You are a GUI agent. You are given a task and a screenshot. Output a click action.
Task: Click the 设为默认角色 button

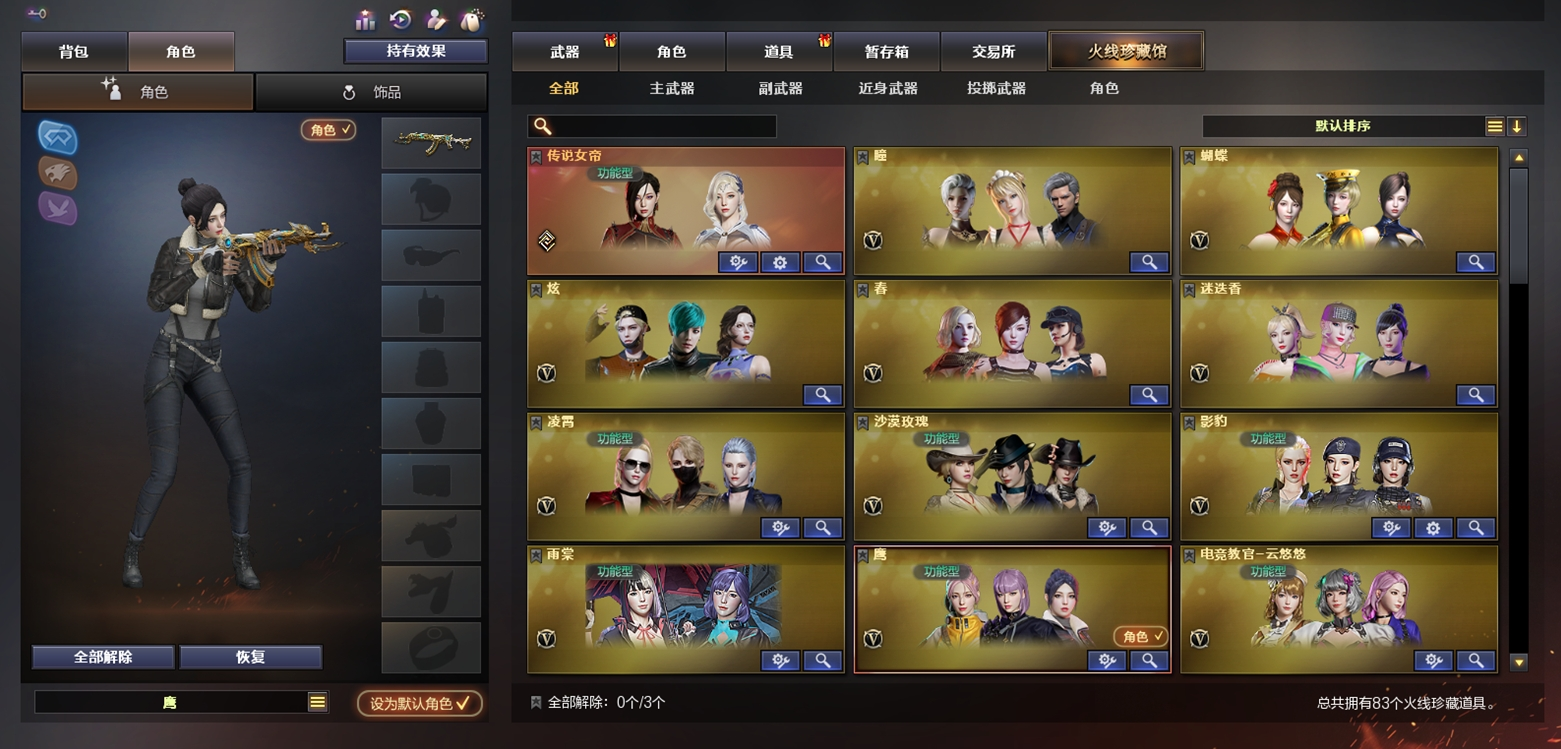[418, 703]
